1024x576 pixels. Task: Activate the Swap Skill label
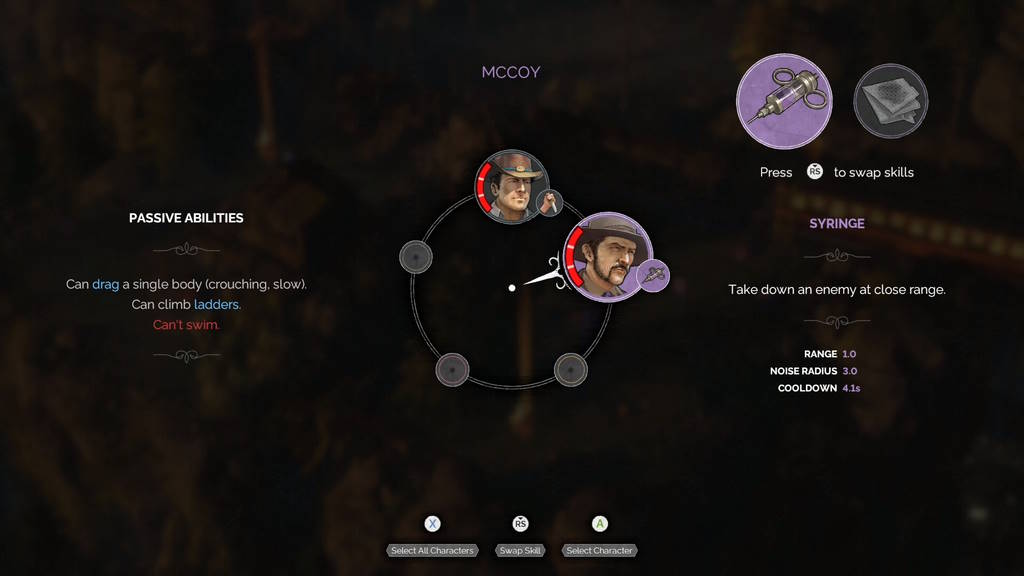click(x=520, y=551)
